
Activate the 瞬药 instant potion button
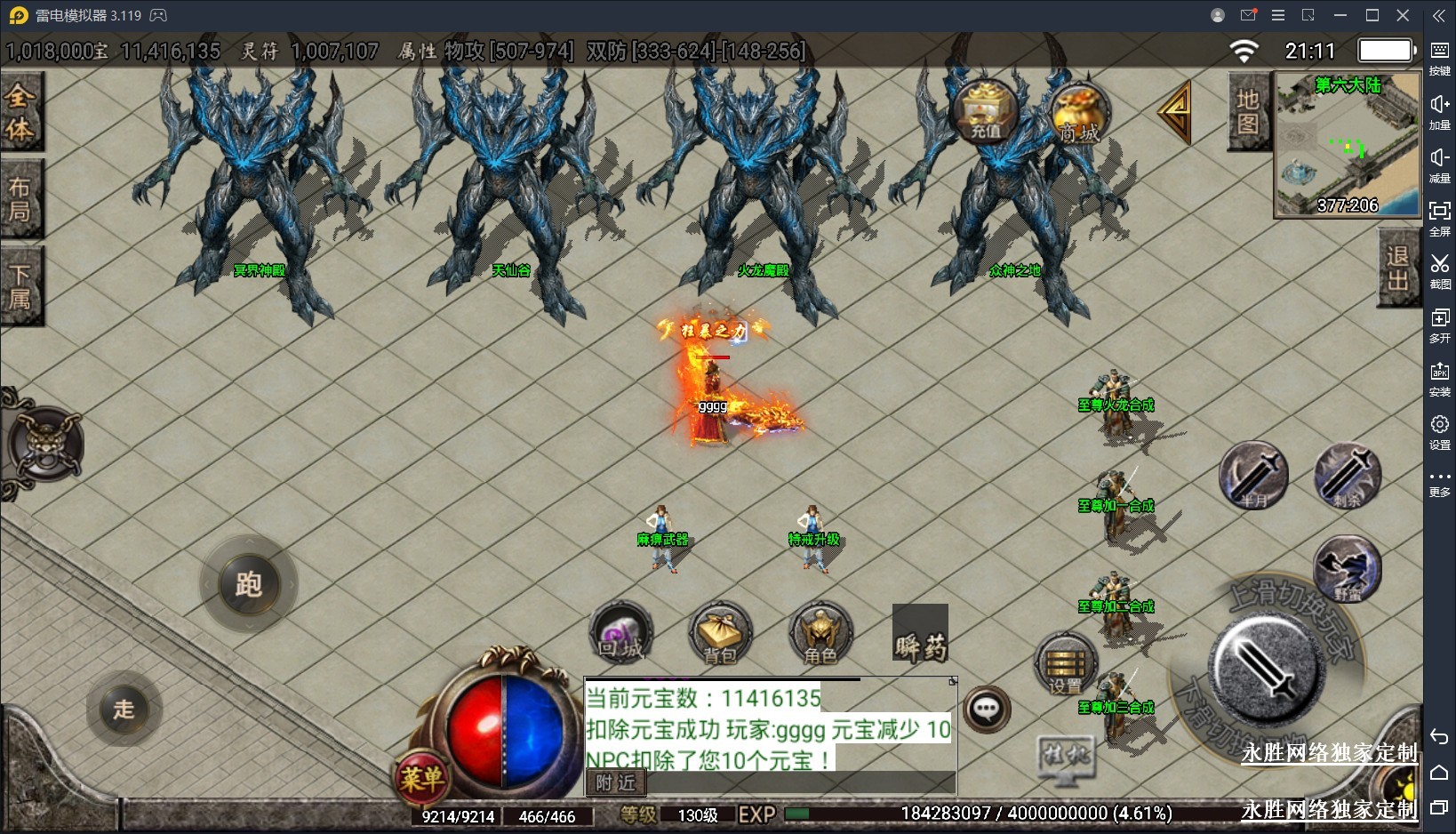pyautogui.click(x=920, y=634)
